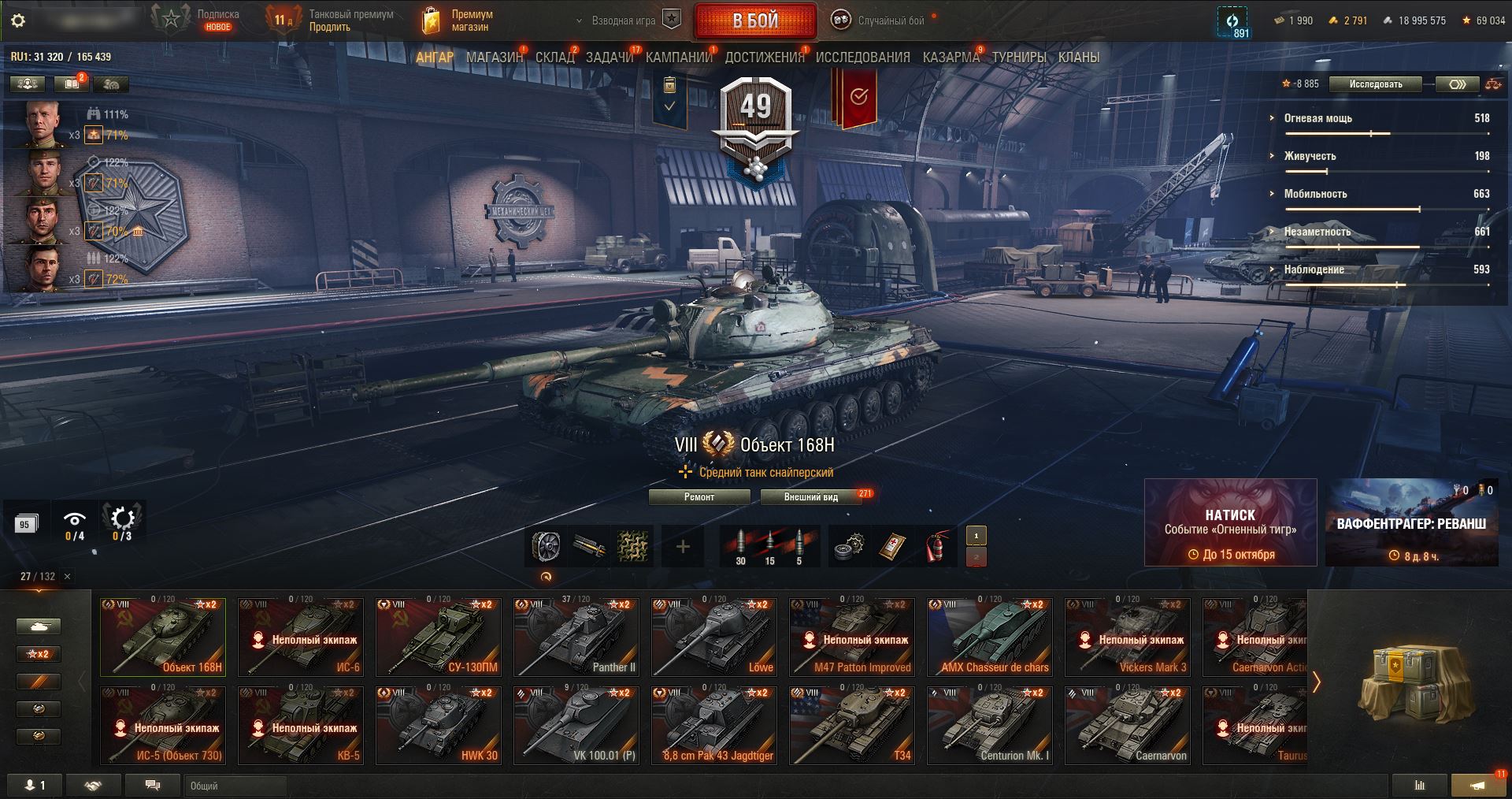1512x799 pixels.
Task: Go to the ЗАДАЧИ missions tab
Action: coord(610,58)
